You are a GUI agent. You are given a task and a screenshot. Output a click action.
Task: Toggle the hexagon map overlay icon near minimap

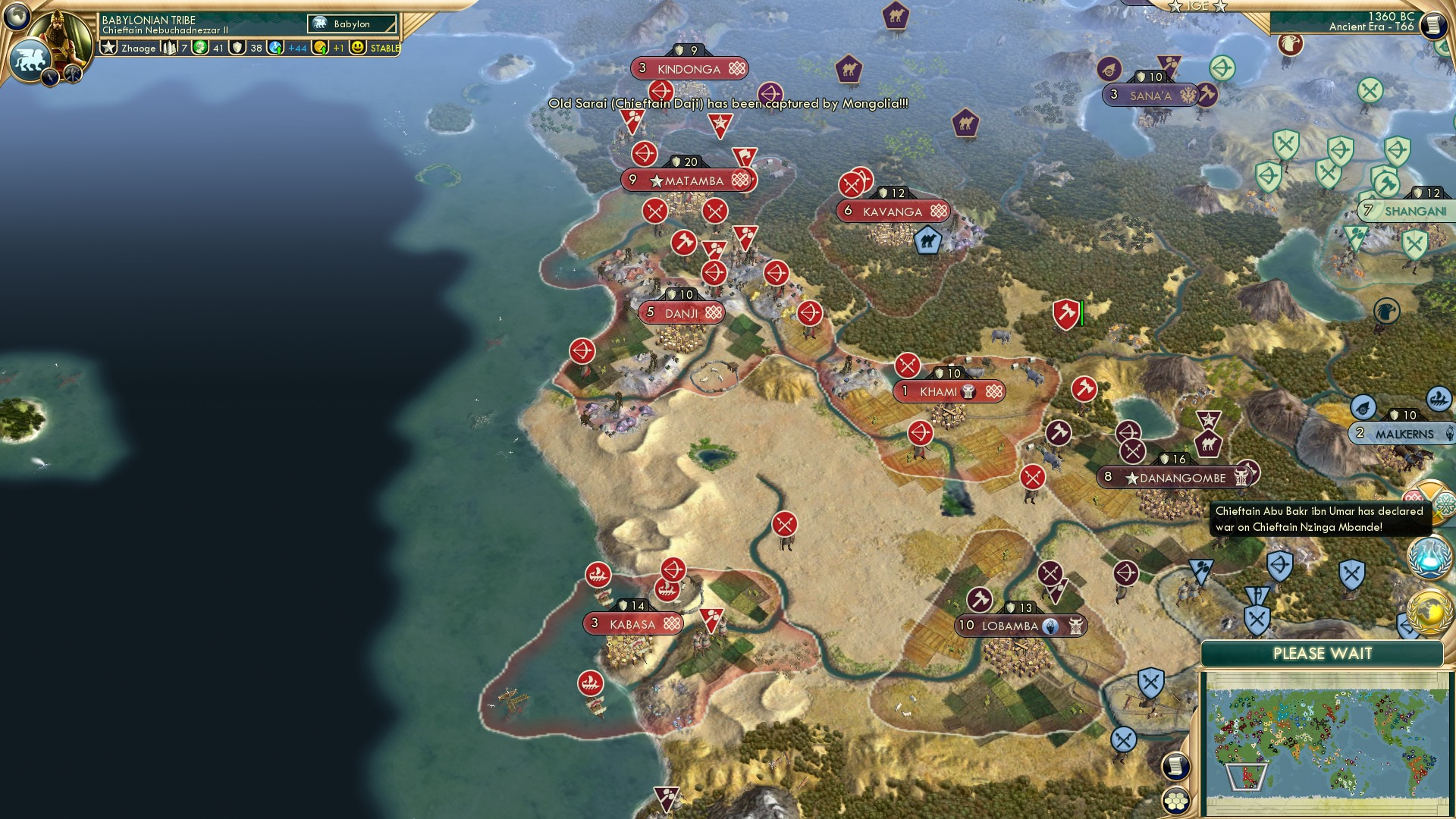[1176, 800]
